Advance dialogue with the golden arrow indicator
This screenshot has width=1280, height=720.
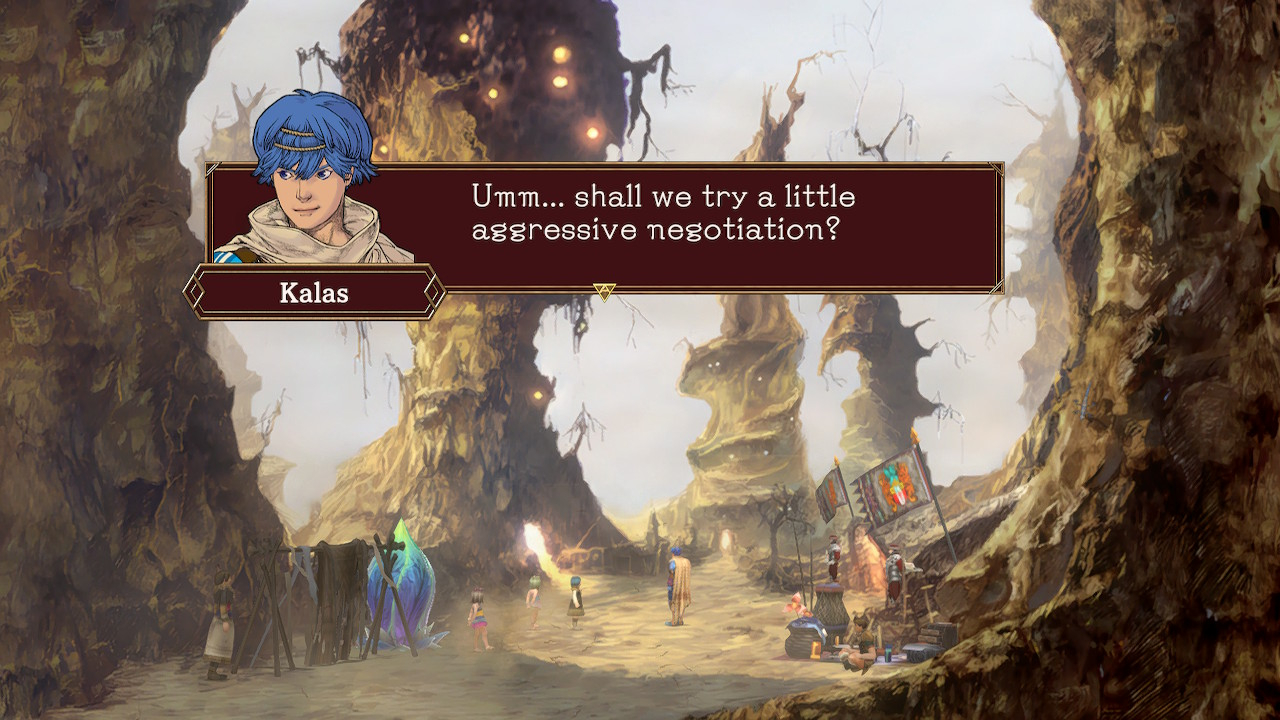pos(604,291)
